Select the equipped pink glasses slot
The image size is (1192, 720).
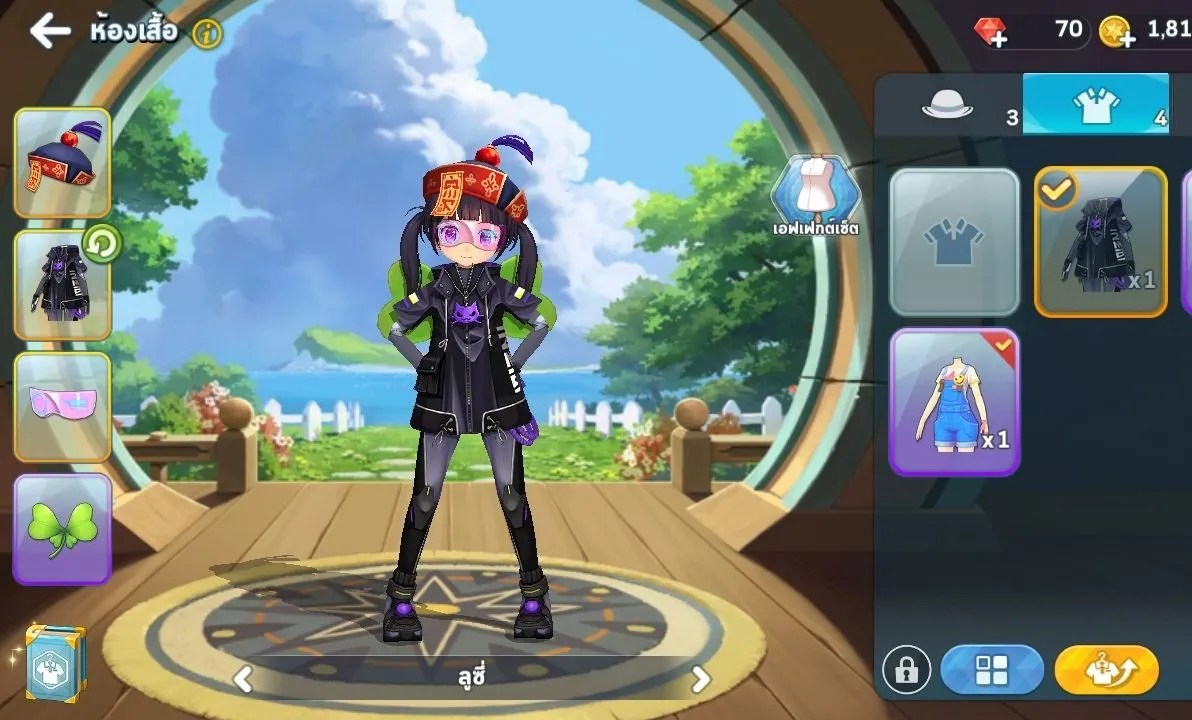[x=62, y=407]
